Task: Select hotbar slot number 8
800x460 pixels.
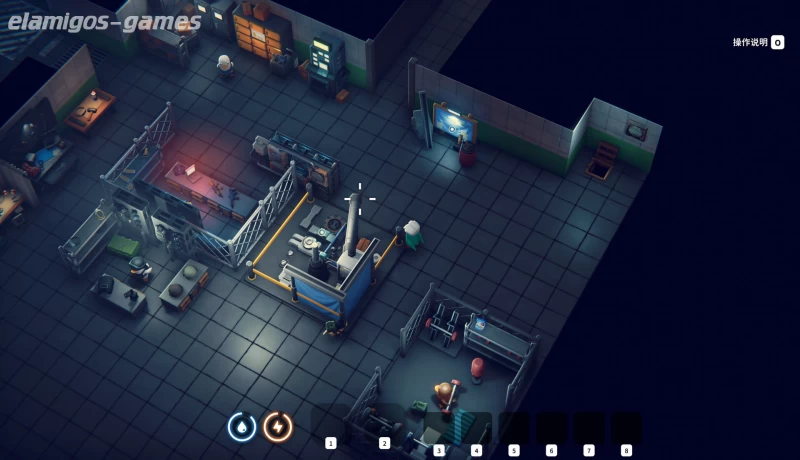Action: [626, 428]
